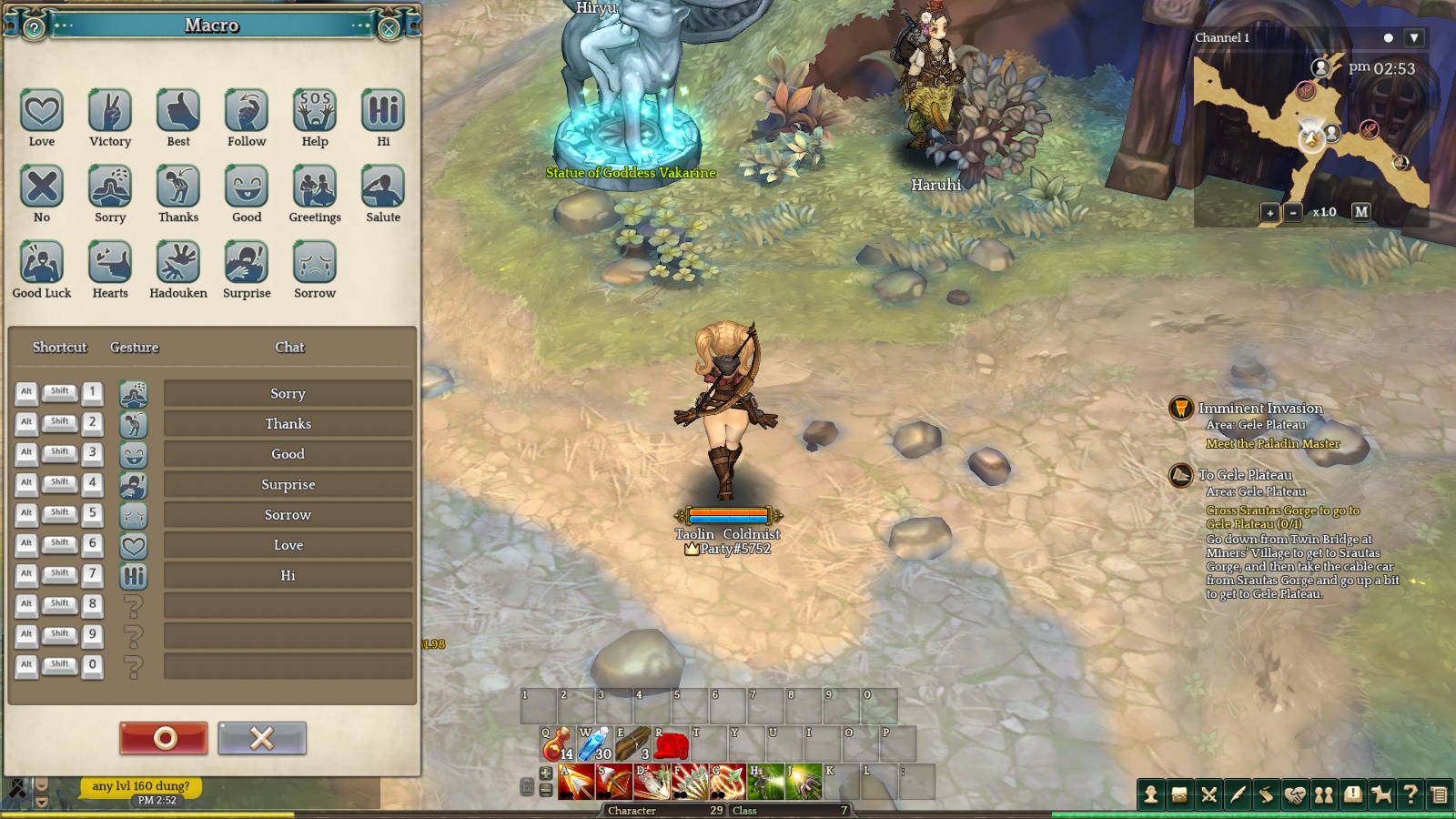Click the SOS Help gesture

coord(315,111)
